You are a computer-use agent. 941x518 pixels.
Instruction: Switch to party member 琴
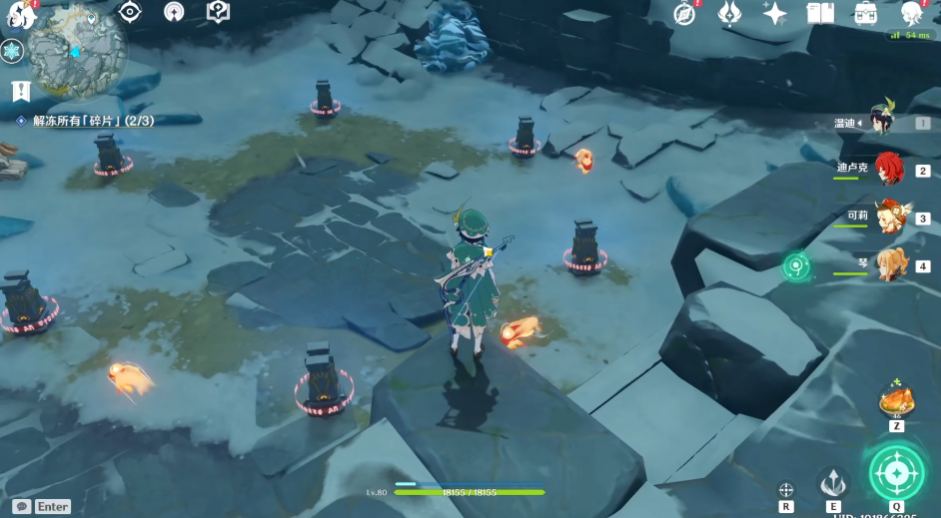pos(890,264)
